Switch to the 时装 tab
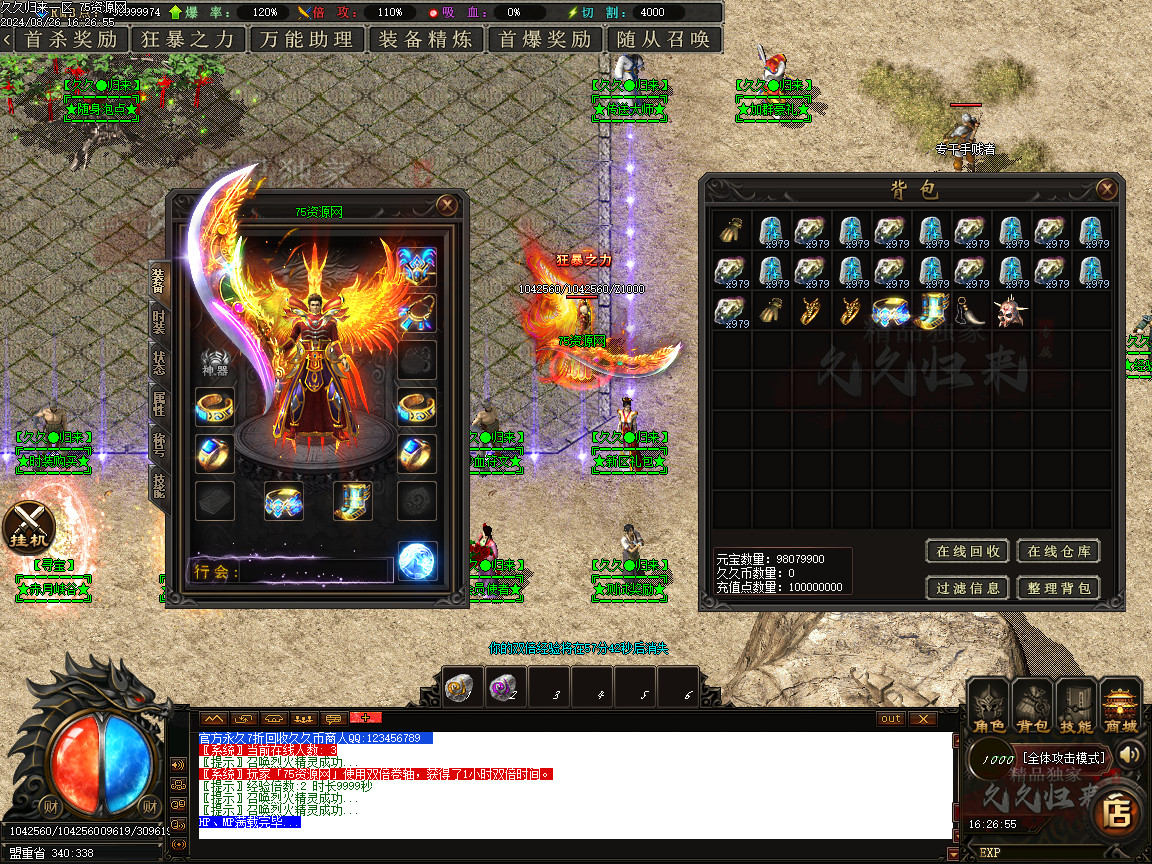This screenshot has height=864, width=1152. 159,321
